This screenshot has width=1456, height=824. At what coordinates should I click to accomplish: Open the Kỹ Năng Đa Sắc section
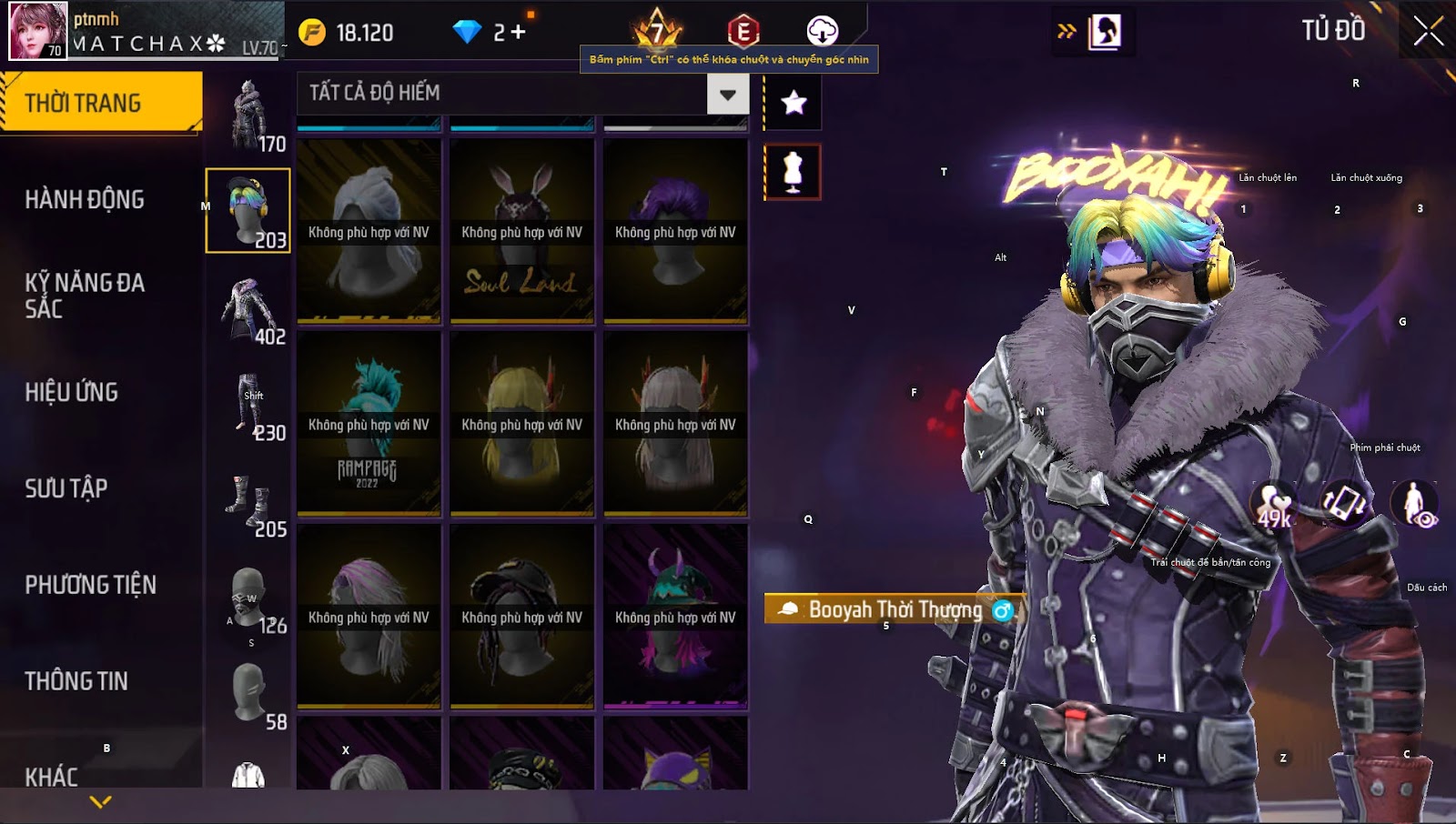(x=85, y=296)
